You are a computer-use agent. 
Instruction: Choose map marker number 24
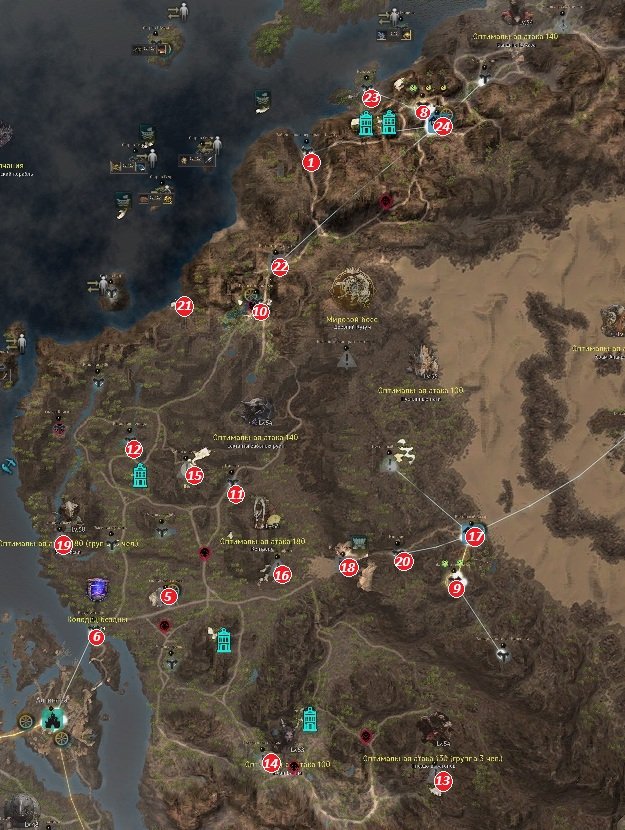pyautogui.click(x=443, y=127)
